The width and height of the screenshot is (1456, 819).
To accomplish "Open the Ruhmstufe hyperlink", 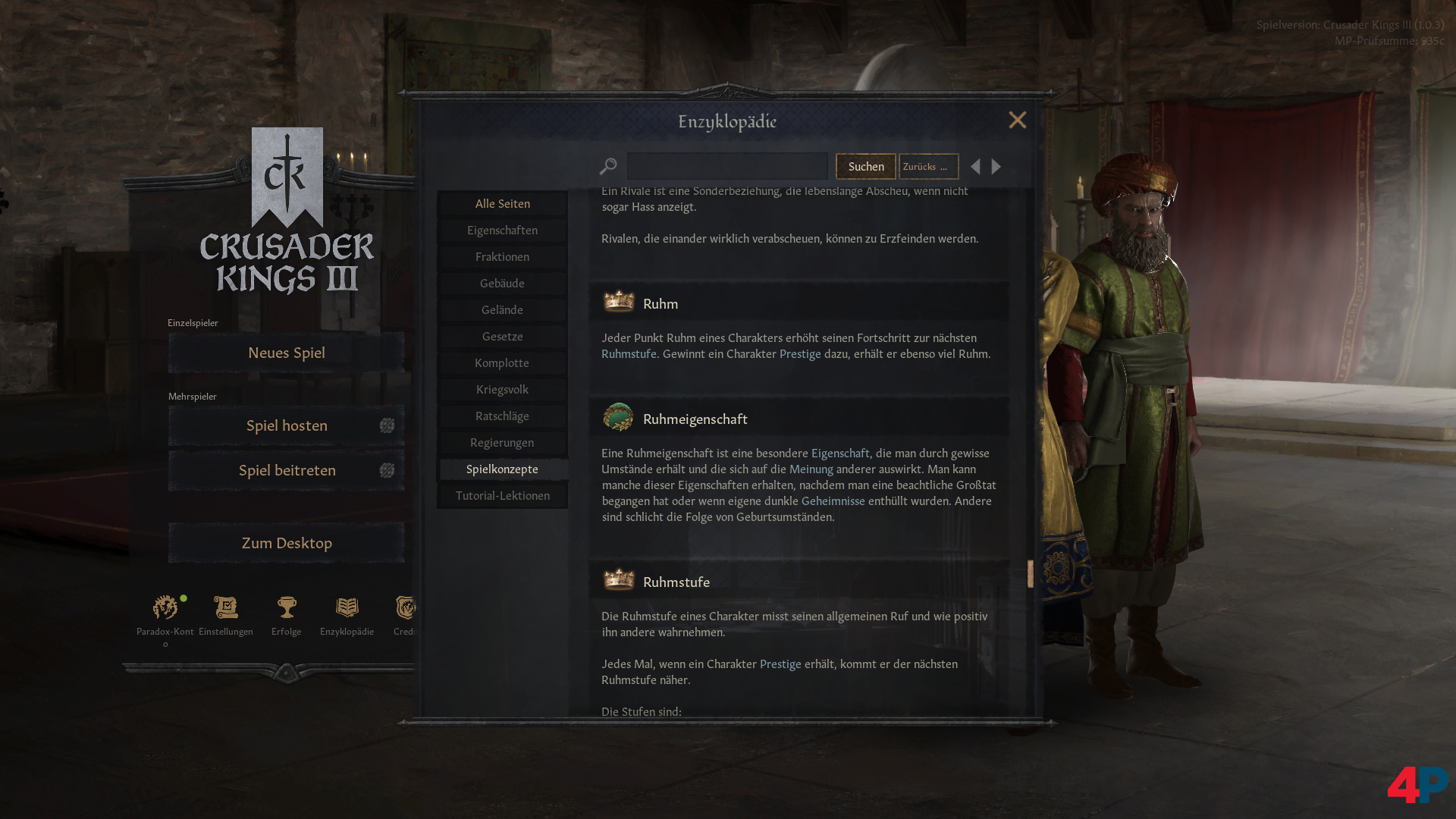I will coord(629,353).
